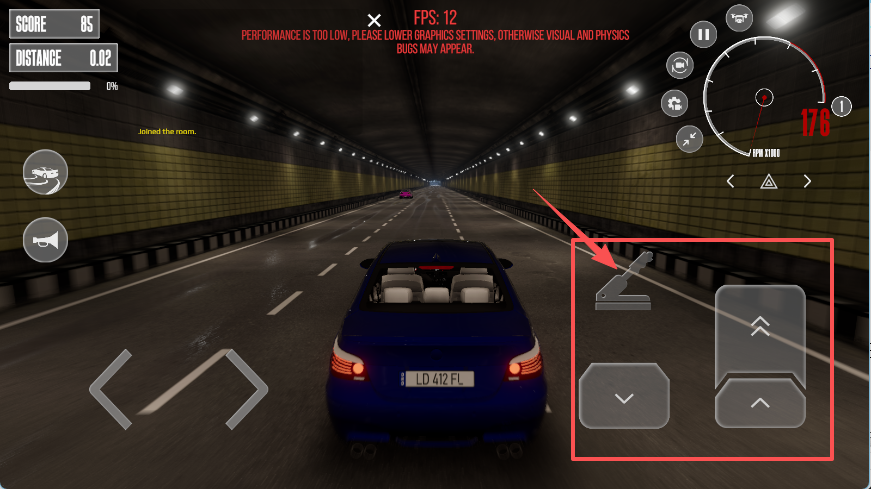This screenshot has width=871, height=489.
Task: Tap the gear indicator circle showing 1
Action: point(841,105)
